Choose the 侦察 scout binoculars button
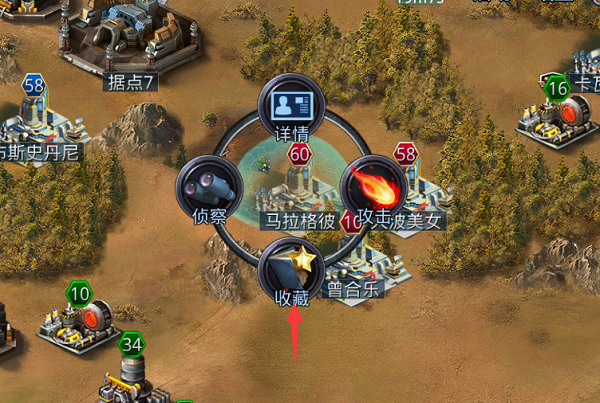The height and width of the screenshot is (403, 600). (208, 188)
